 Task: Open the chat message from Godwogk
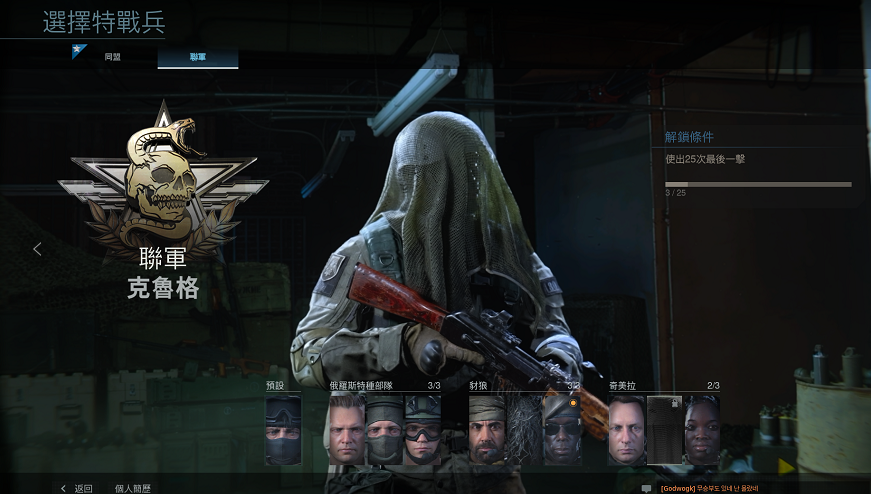pos(708,488)
